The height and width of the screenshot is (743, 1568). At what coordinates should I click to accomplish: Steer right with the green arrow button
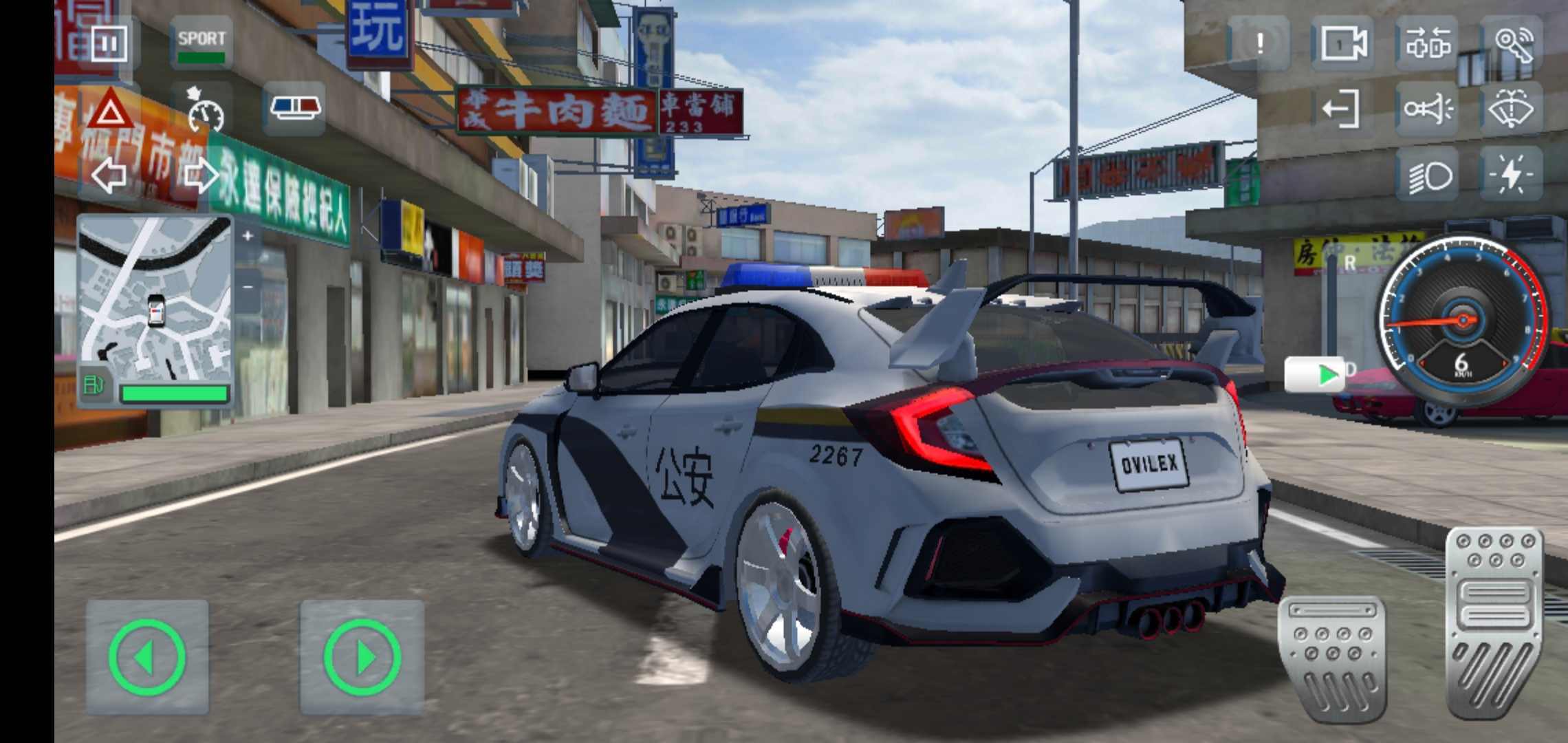362,657
